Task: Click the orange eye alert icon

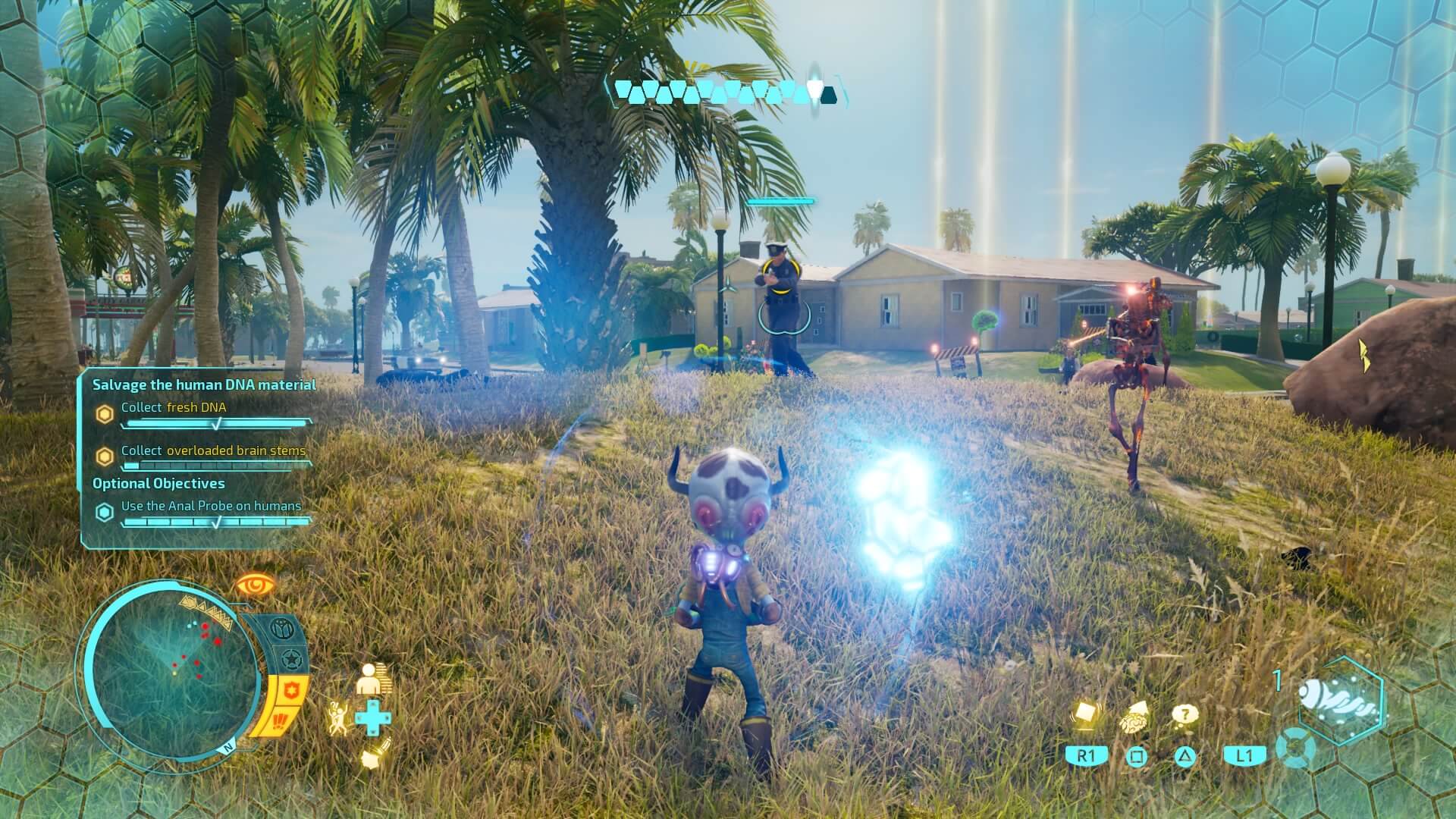Action: pyautogui.click(x=254, y=585)
